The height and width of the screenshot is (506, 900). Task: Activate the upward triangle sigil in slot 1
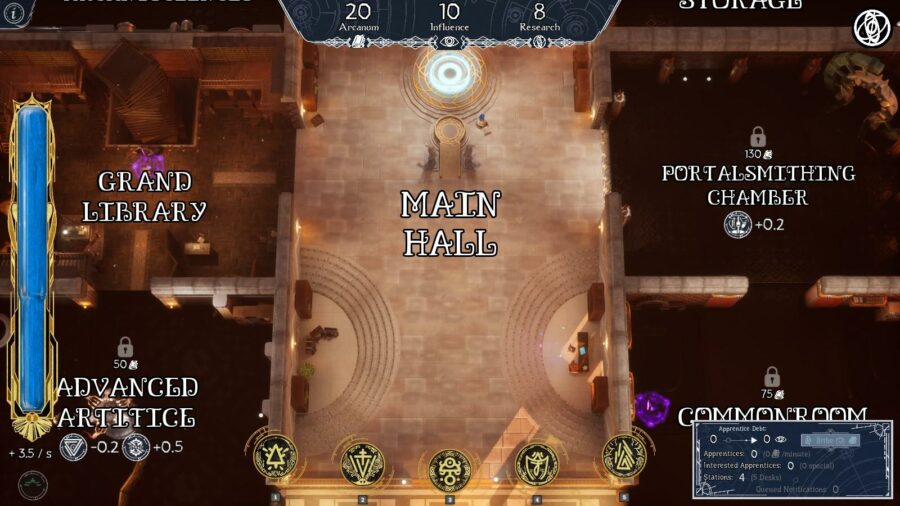point(275,457)
